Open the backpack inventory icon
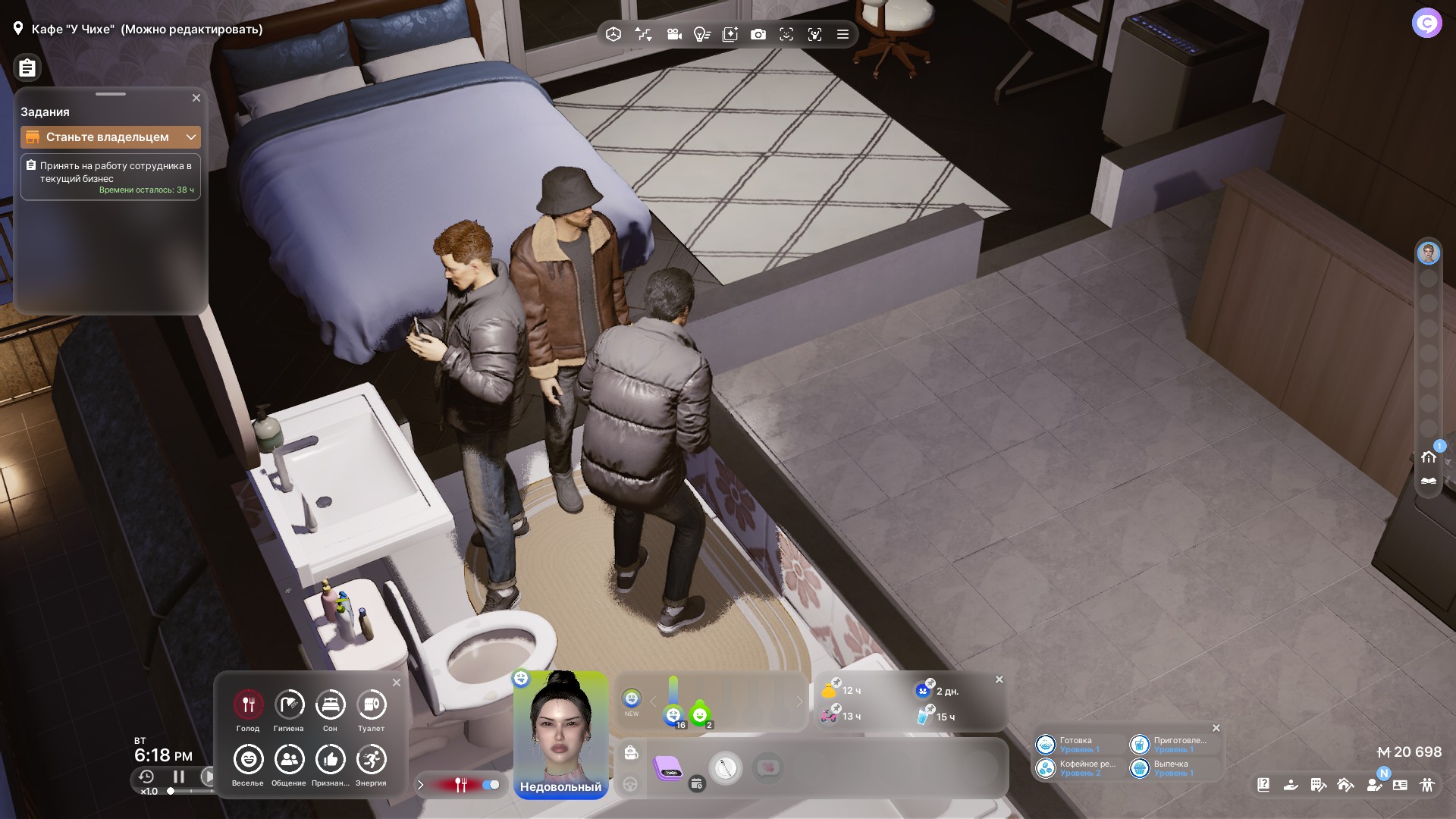The width and height of the screenshot is (1456, 819). pos(631,753)
